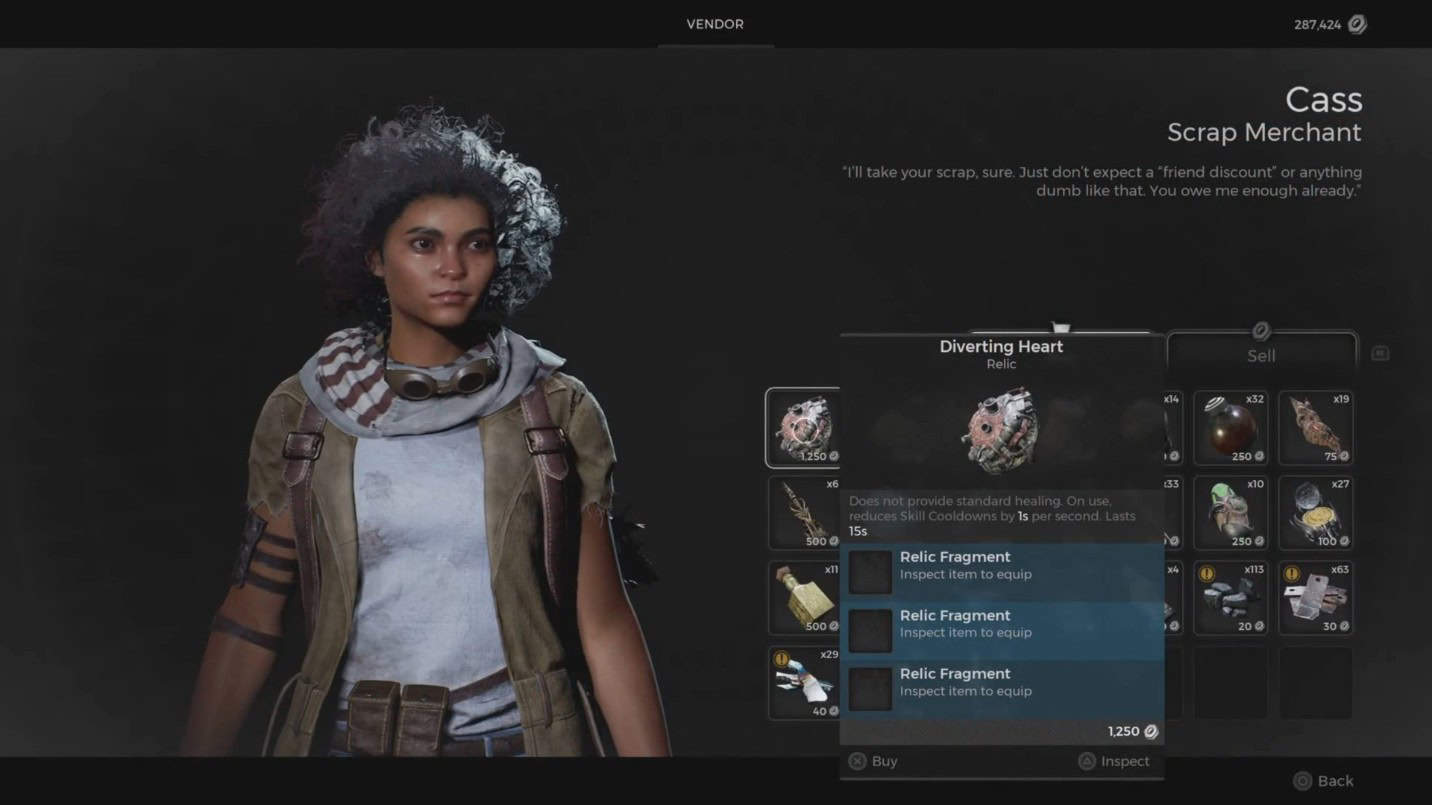The image size is (1432, 805).
Task: Choose the x29 item priced 40 scrap
Action: (804, 683)
